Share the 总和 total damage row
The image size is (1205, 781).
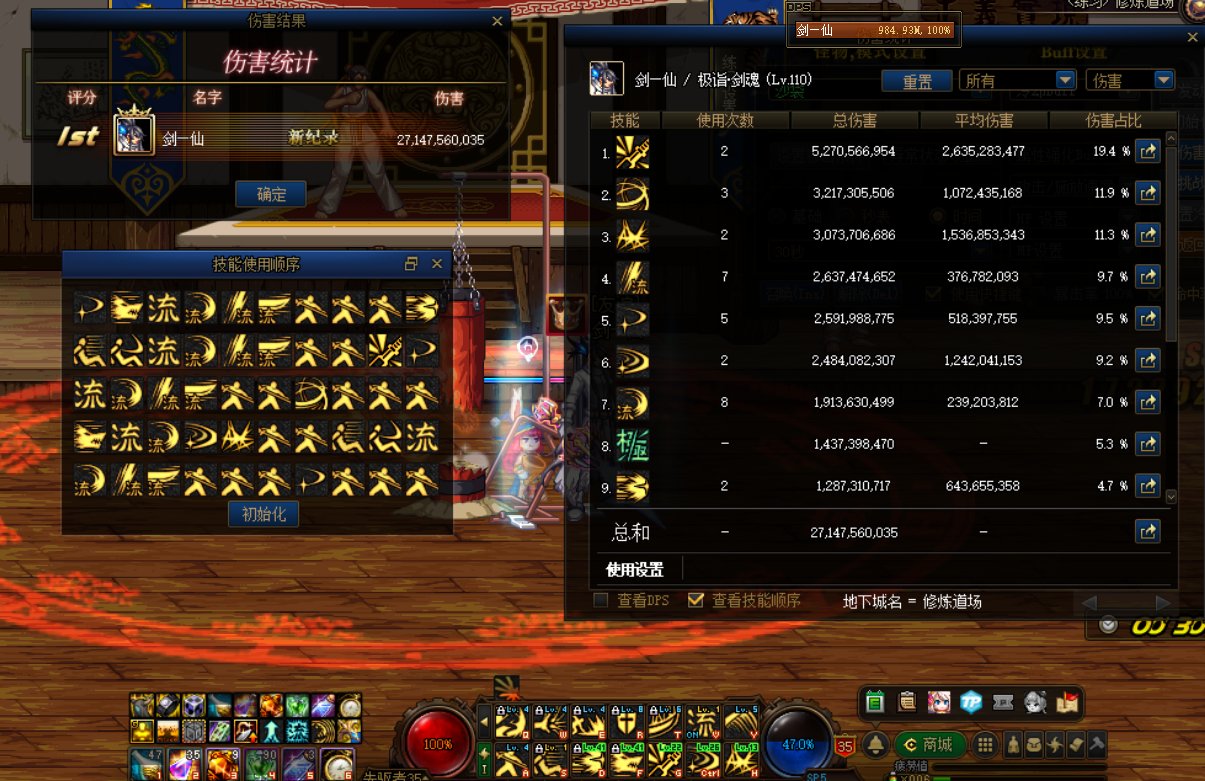(x=1148, y=531)
